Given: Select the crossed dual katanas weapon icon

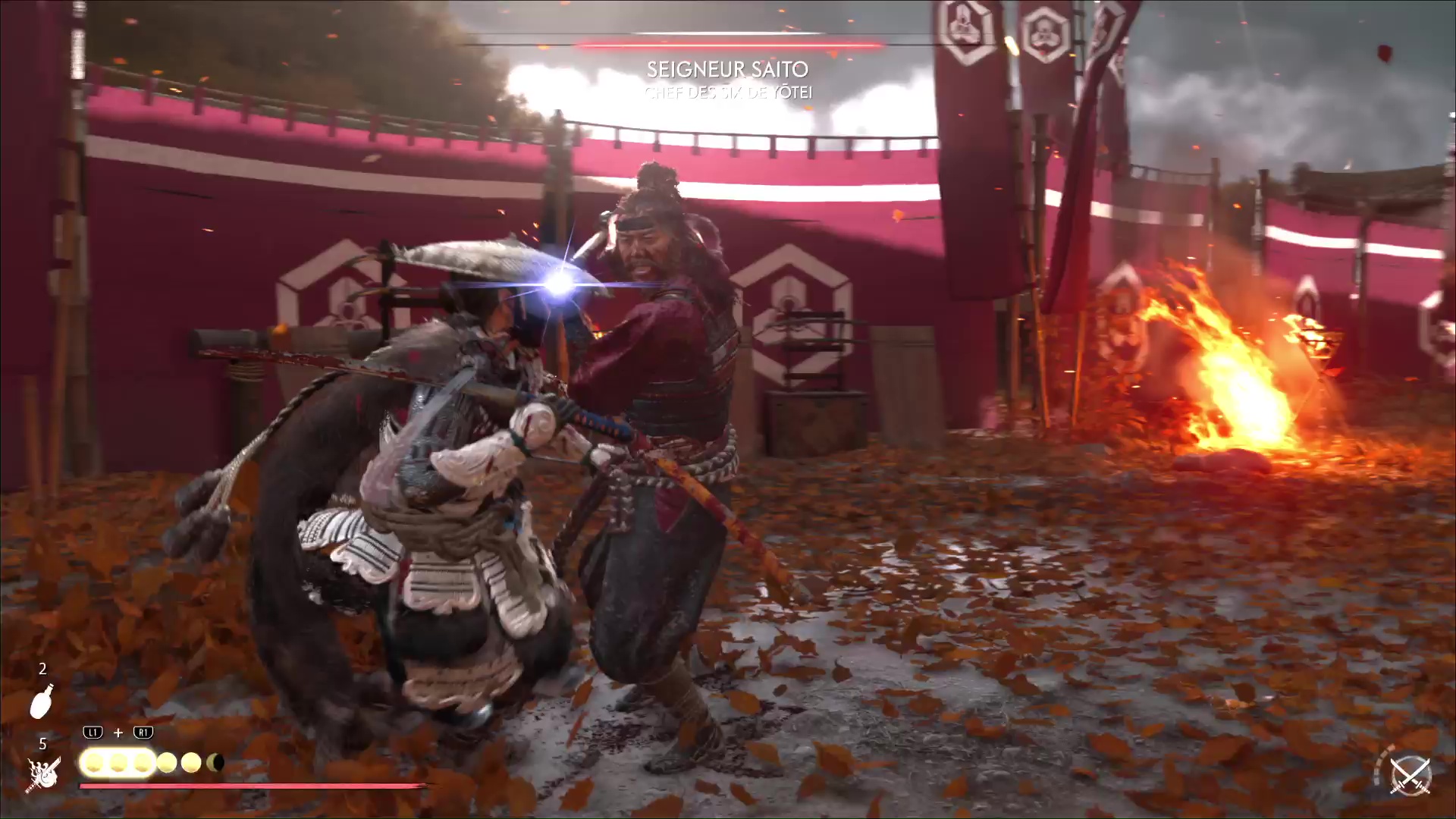Looking at the screenshot, I should (x=1410, y=774).
